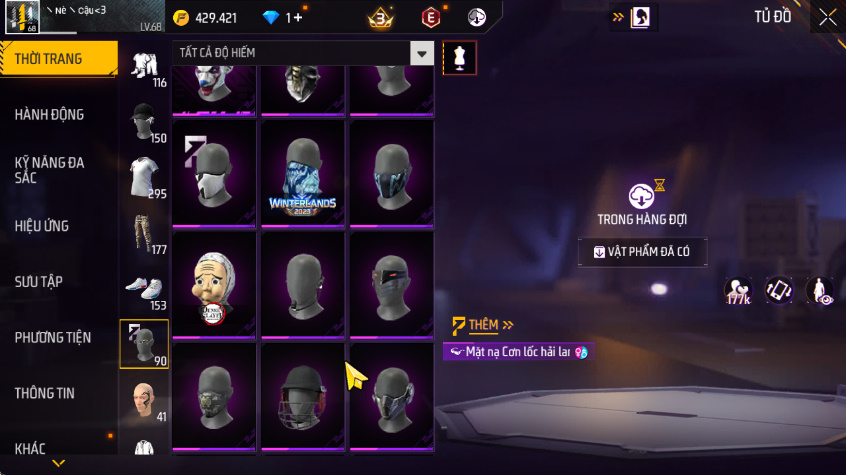The width and height of the screenshot is (846, 475).
Task: Toggle the mannequin preview button
Action: pyautogui.click(x=459, y=57)
